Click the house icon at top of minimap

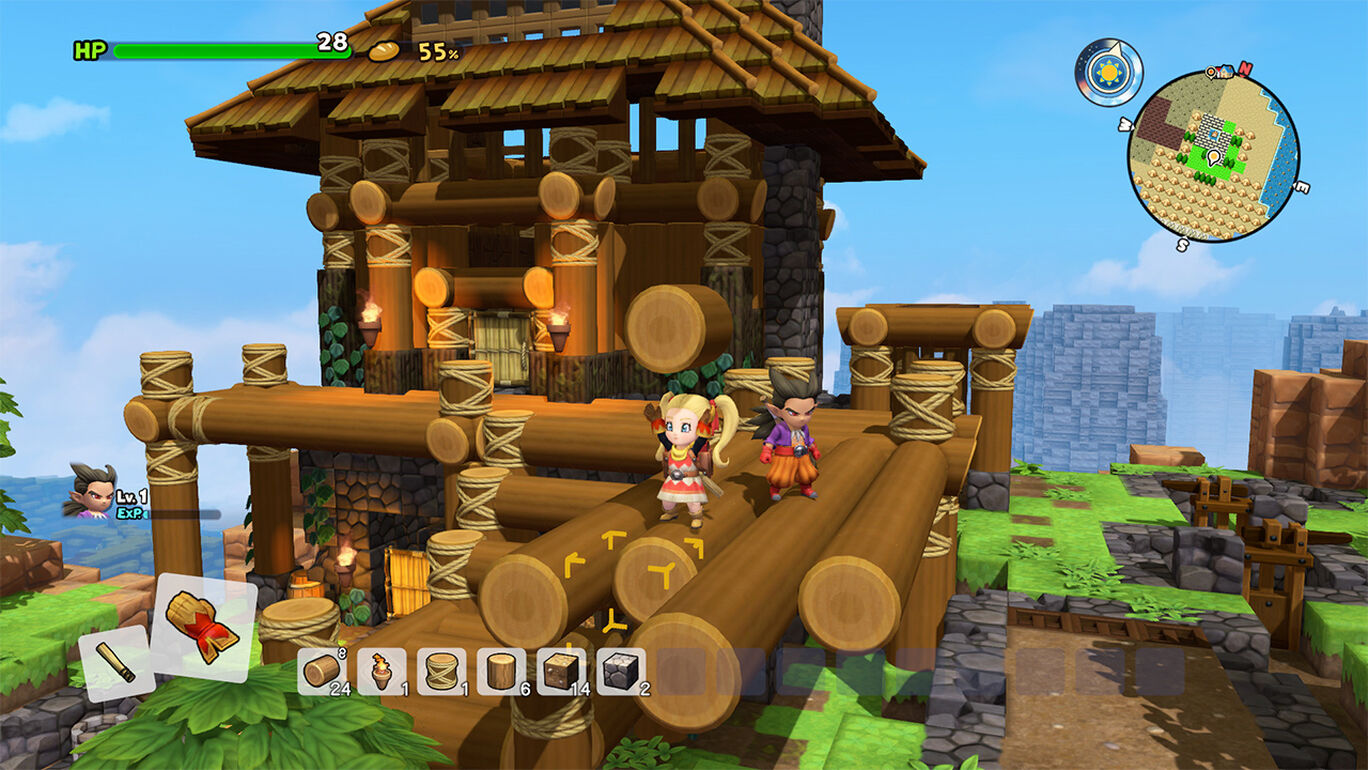coord(1225,71)
